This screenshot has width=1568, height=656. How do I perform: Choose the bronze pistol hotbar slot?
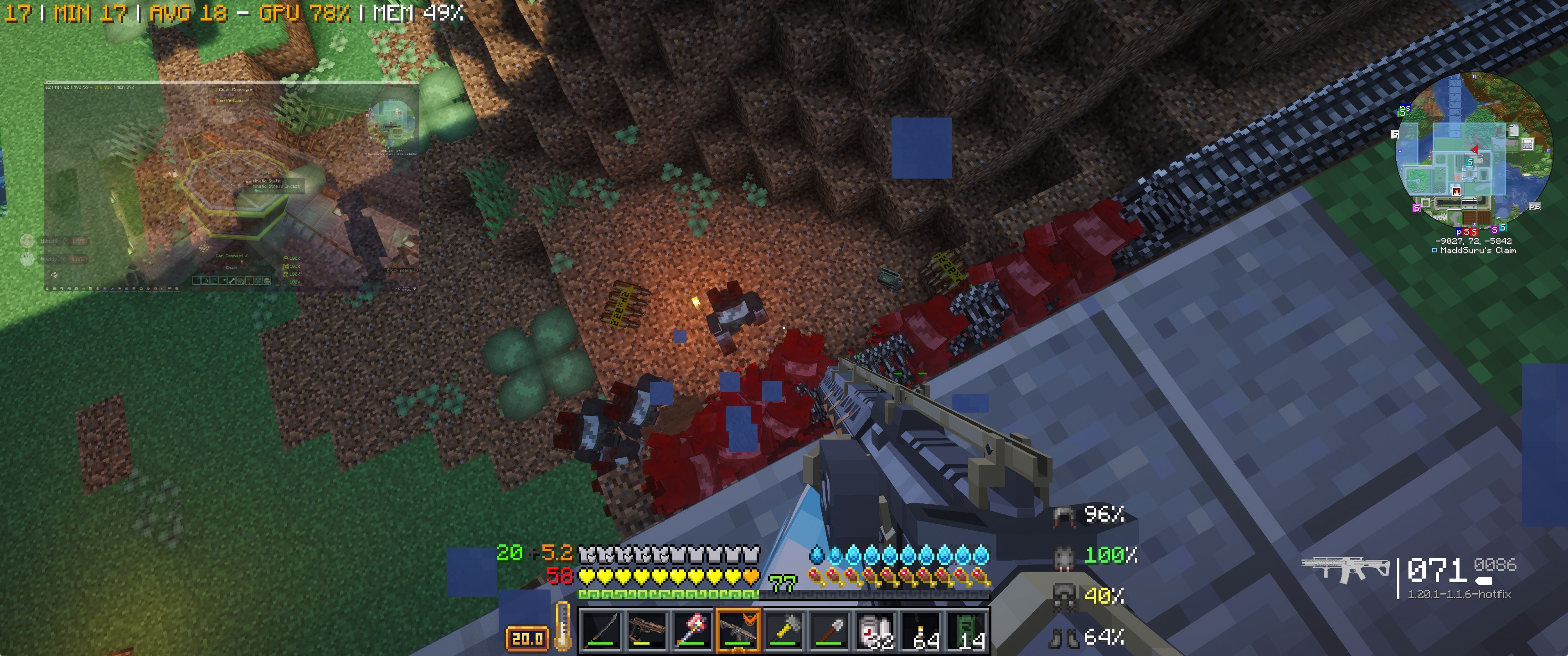646,630
